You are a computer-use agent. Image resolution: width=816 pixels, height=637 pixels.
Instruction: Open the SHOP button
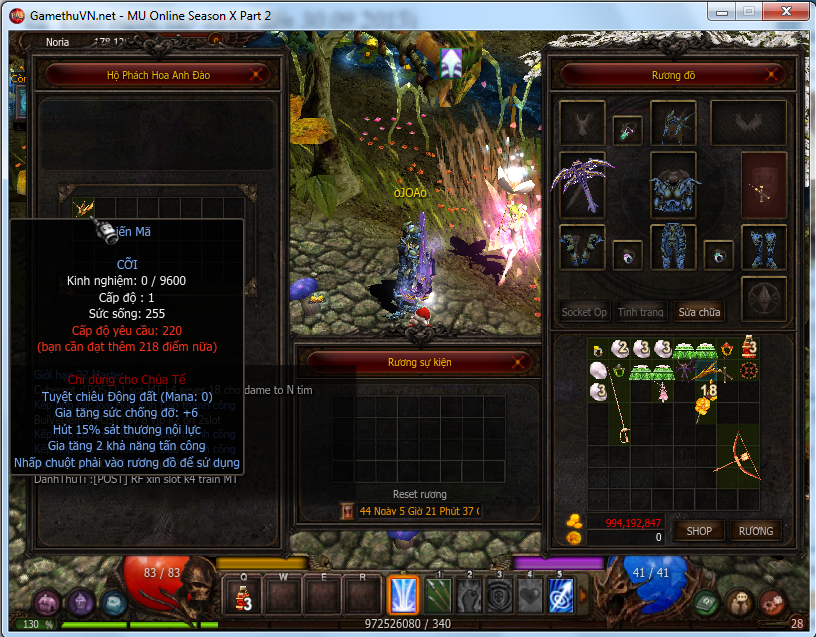pyautogui.click(x=698, y=531)
